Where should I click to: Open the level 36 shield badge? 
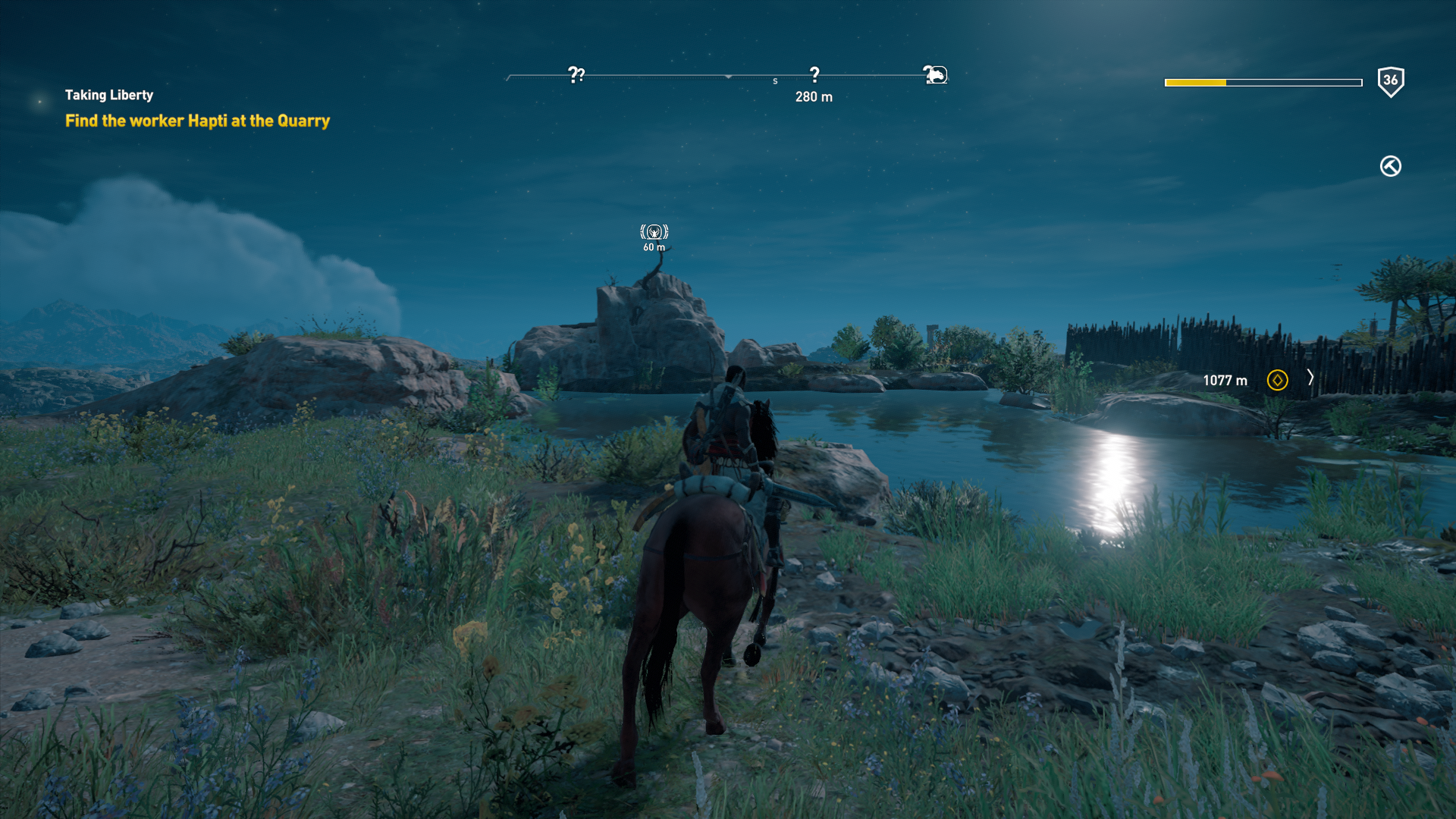pos(1390,81)
